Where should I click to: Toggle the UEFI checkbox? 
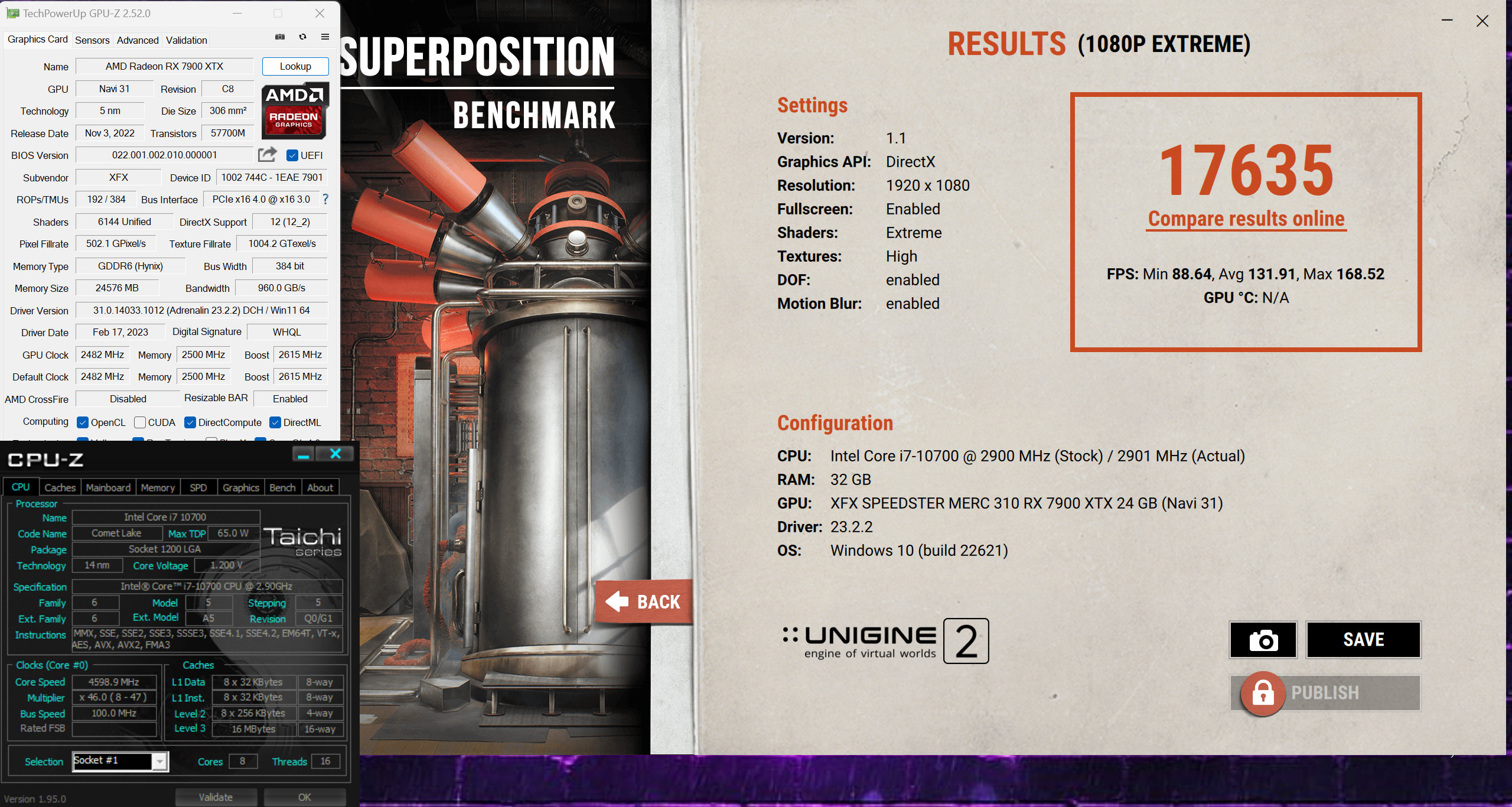pyautogui.click(x=292, y=155)
